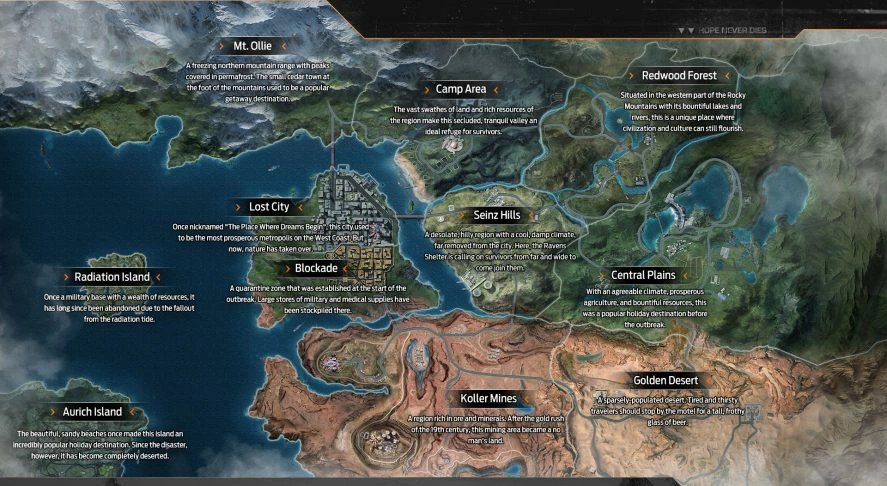The width and height of the screenshot is (887, 486).
Task: Open the Camp Area region
Action: click(460, 89)
